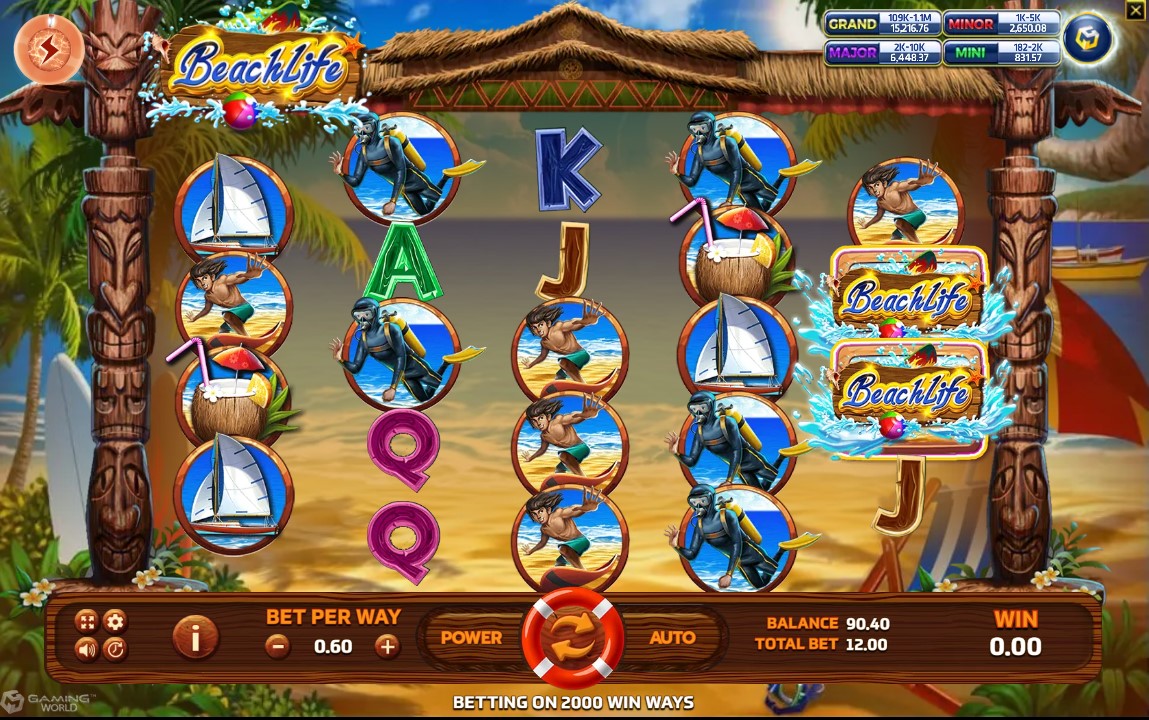This screenshot has width=1149, height=720.
Task: Open the info paytable button
Action: pyautogui.click(x=196, y=637)
